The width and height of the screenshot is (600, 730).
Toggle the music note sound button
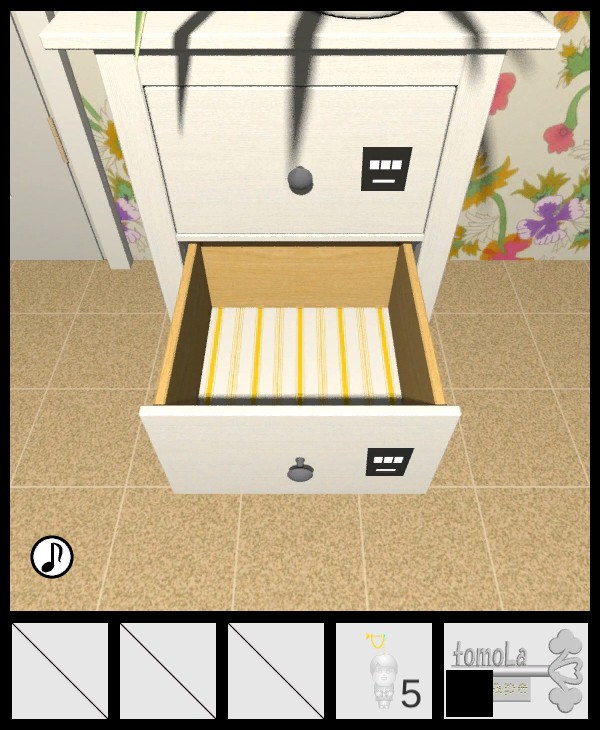(x=52, y=557)
